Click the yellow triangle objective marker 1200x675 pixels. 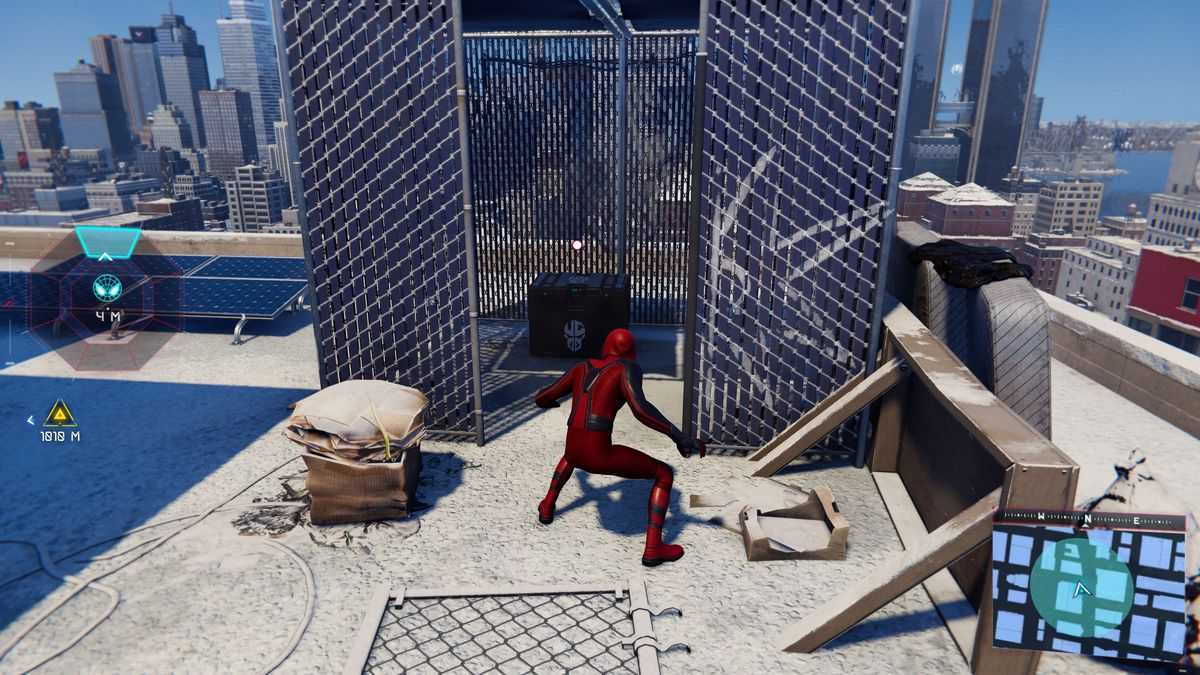[x=60, y=413]
